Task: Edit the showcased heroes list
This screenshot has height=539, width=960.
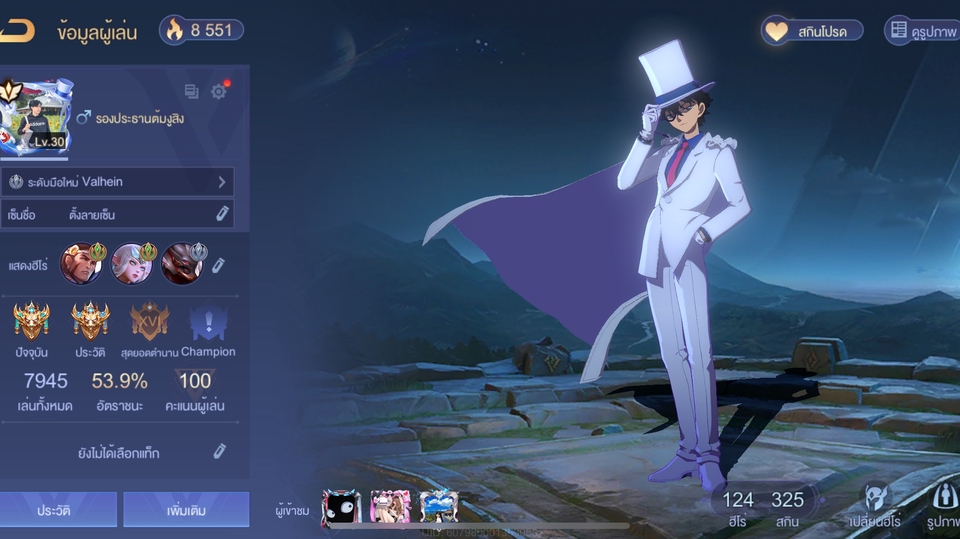Action: pos(218,265)
